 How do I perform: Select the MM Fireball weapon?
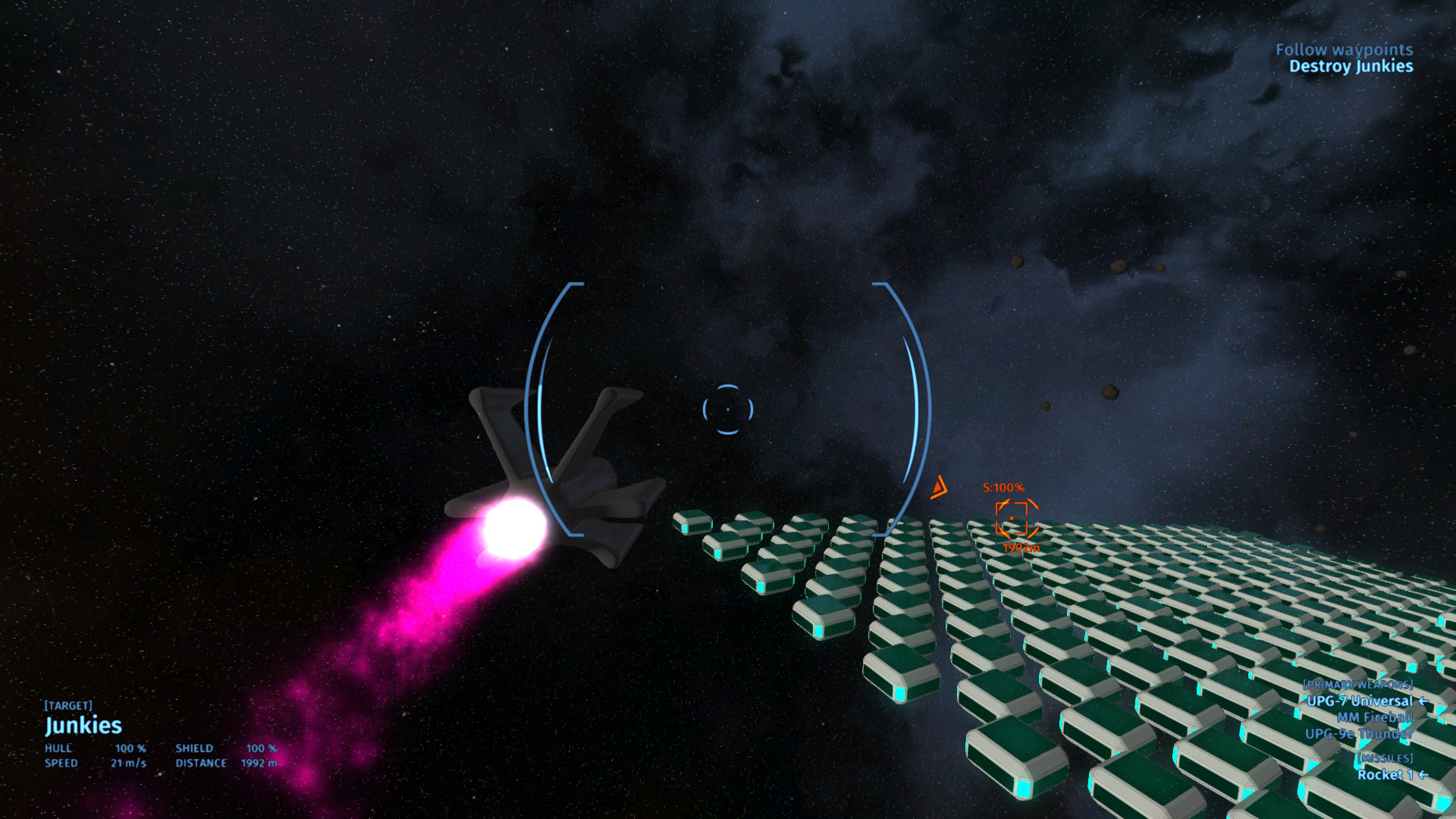(x=1374, y=718)
